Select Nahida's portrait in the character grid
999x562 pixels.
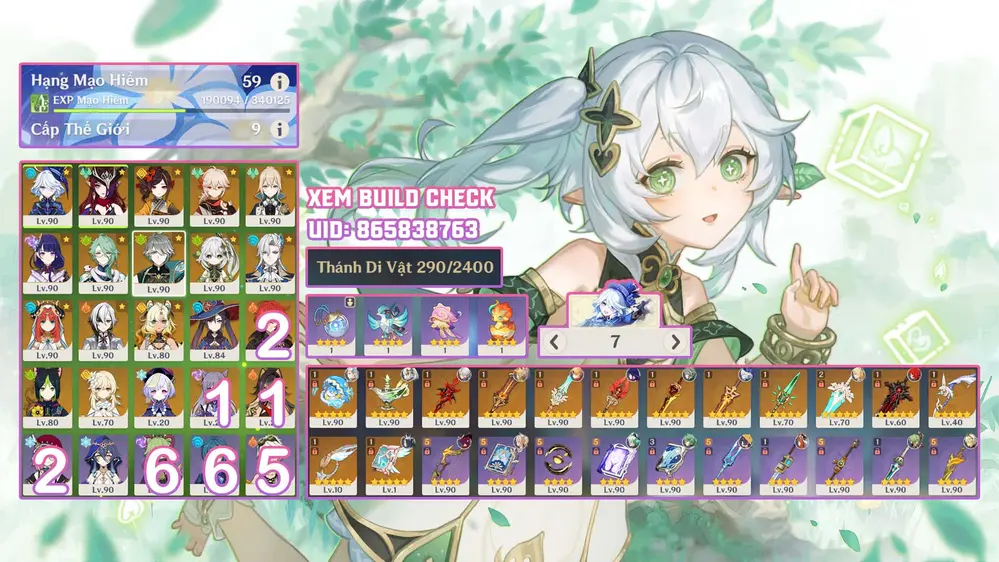coord(213,261)
